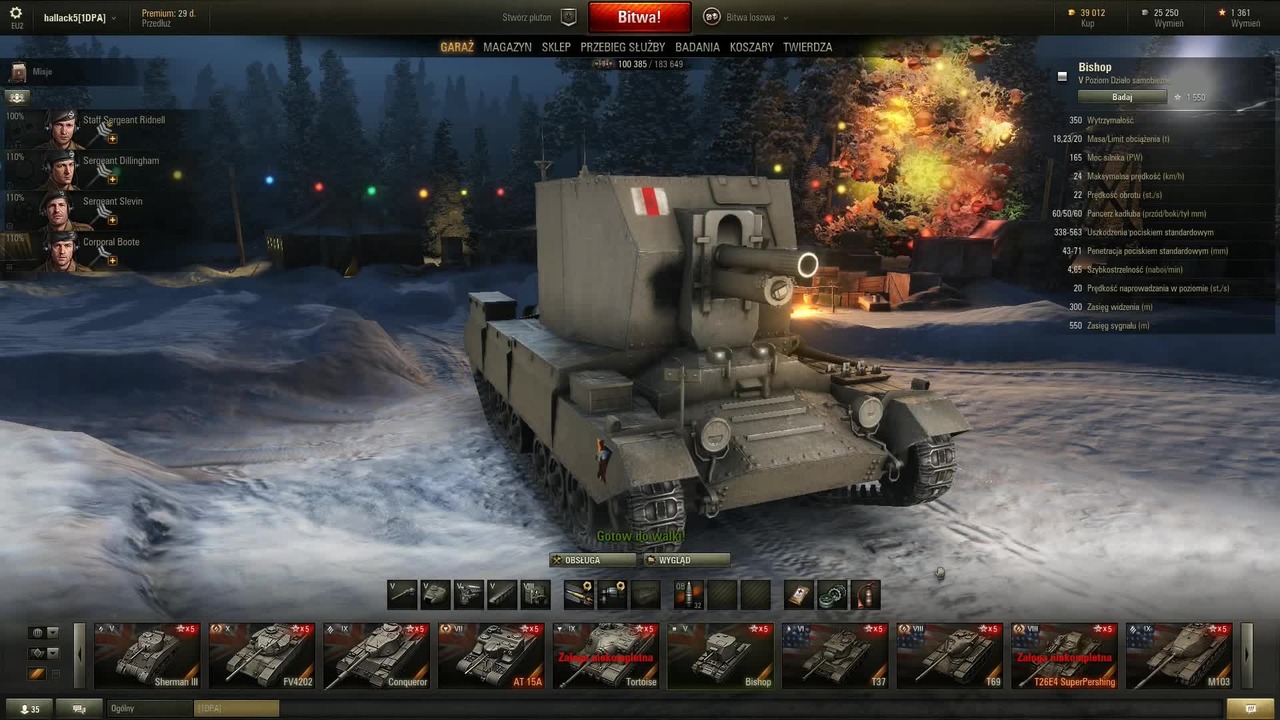Screen dimensions: 1280x720
Task: Open the Koszary barracks tab
Action: [751, 47]
